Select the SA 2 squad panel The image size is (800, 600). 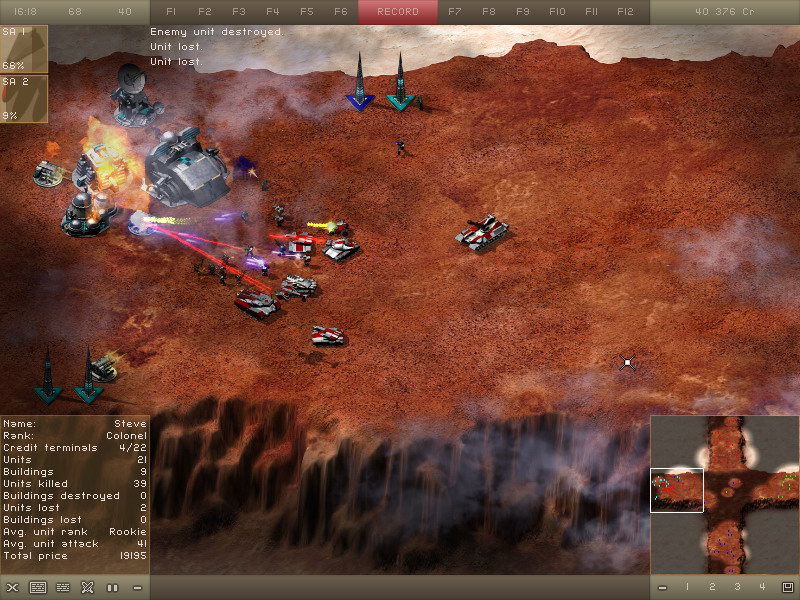24,98
